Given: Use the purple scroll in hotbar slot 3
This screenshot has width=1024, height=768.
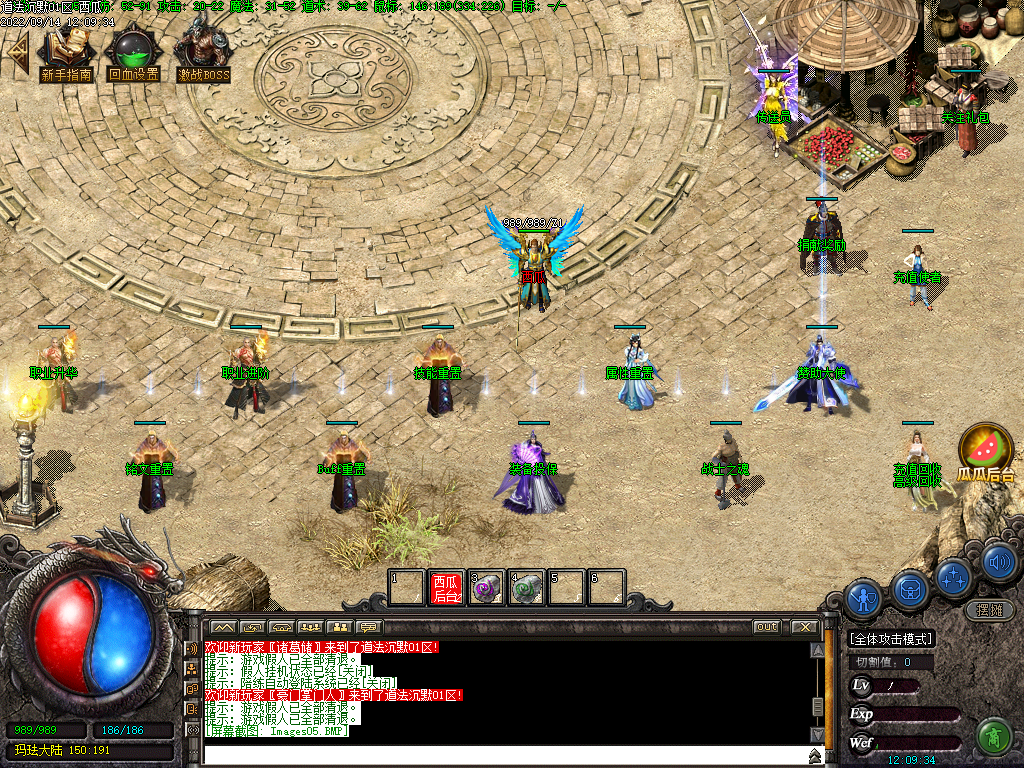Looking at the screenshot, I should tap(487, 588).
